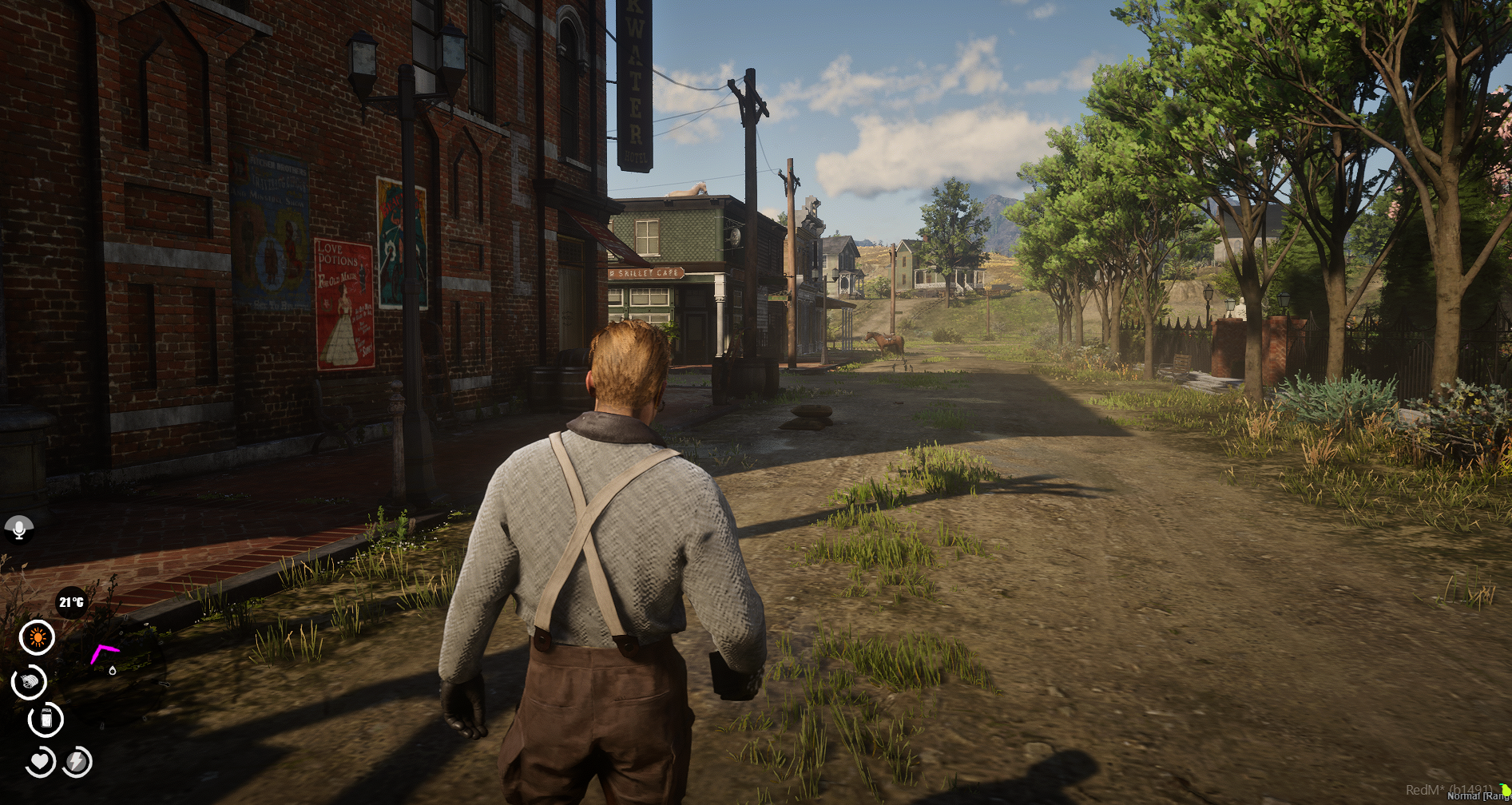Click the heart health core icon
Screen dimensions: 1512x805
40,762
